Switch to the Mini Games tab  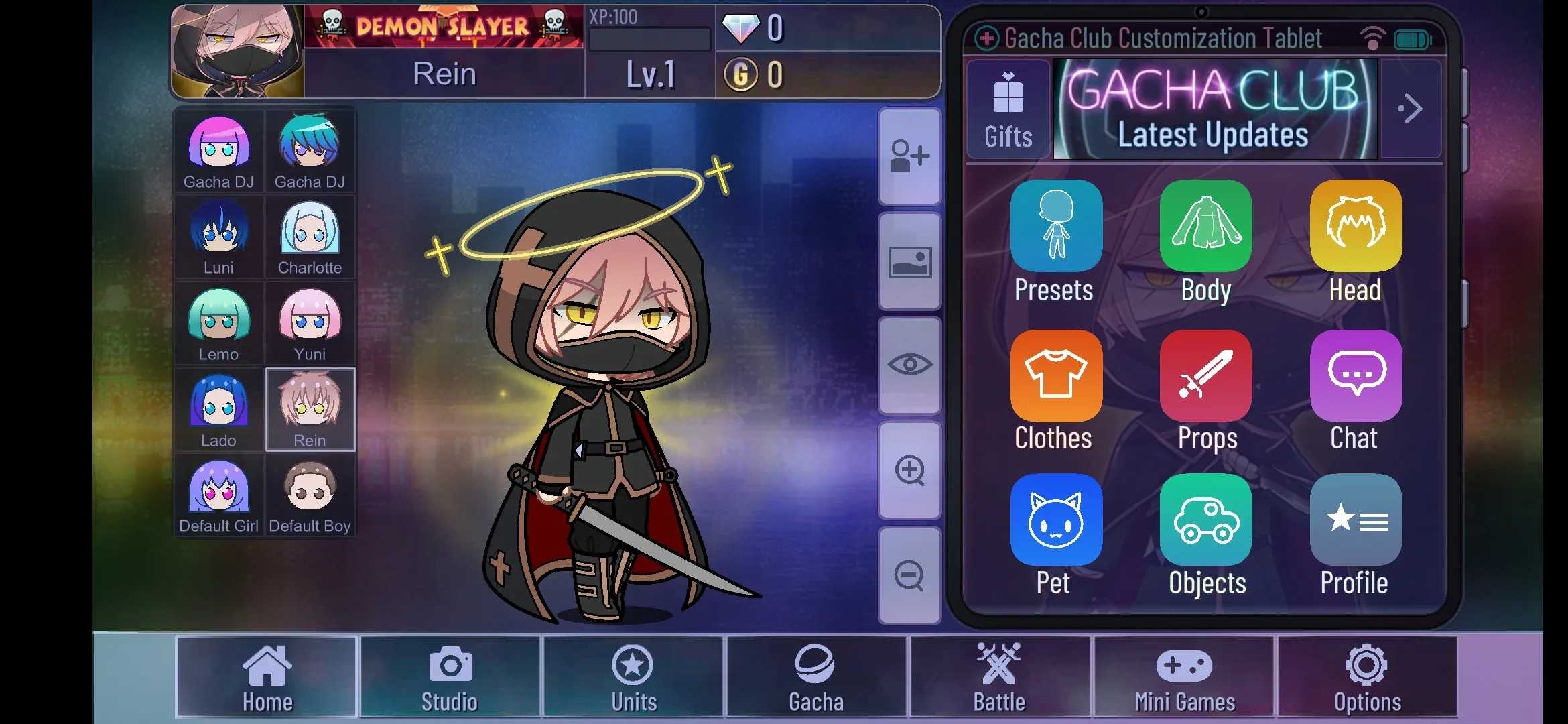pyautogui.click(x=1185, y=677)
